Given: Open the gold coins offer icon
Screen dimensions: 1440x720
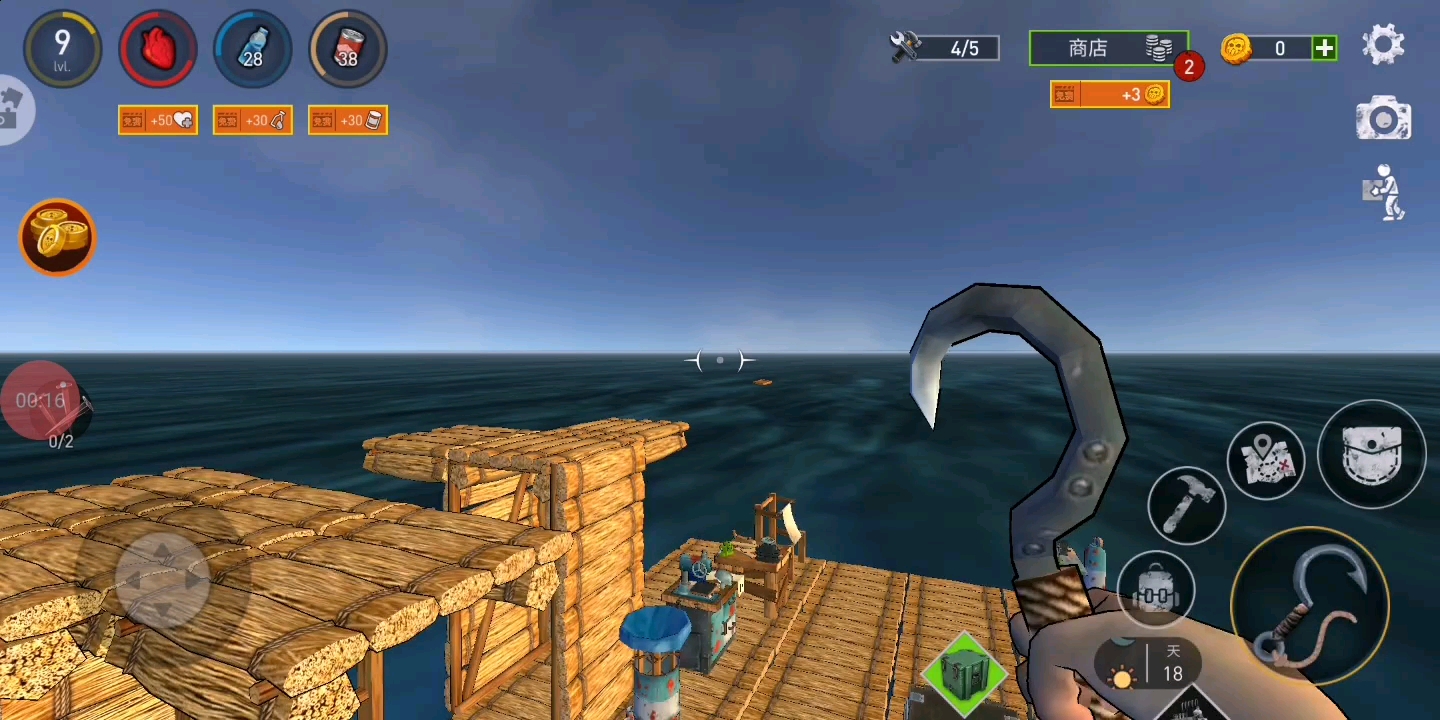Looking at the screenshot, I should pyautogui.click(x=58, y=237).
